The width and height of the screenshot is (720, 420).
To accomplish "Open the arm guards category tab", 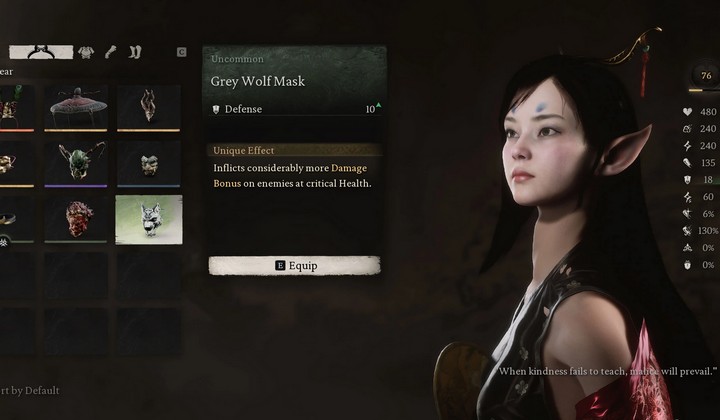I will coord(110,51).
